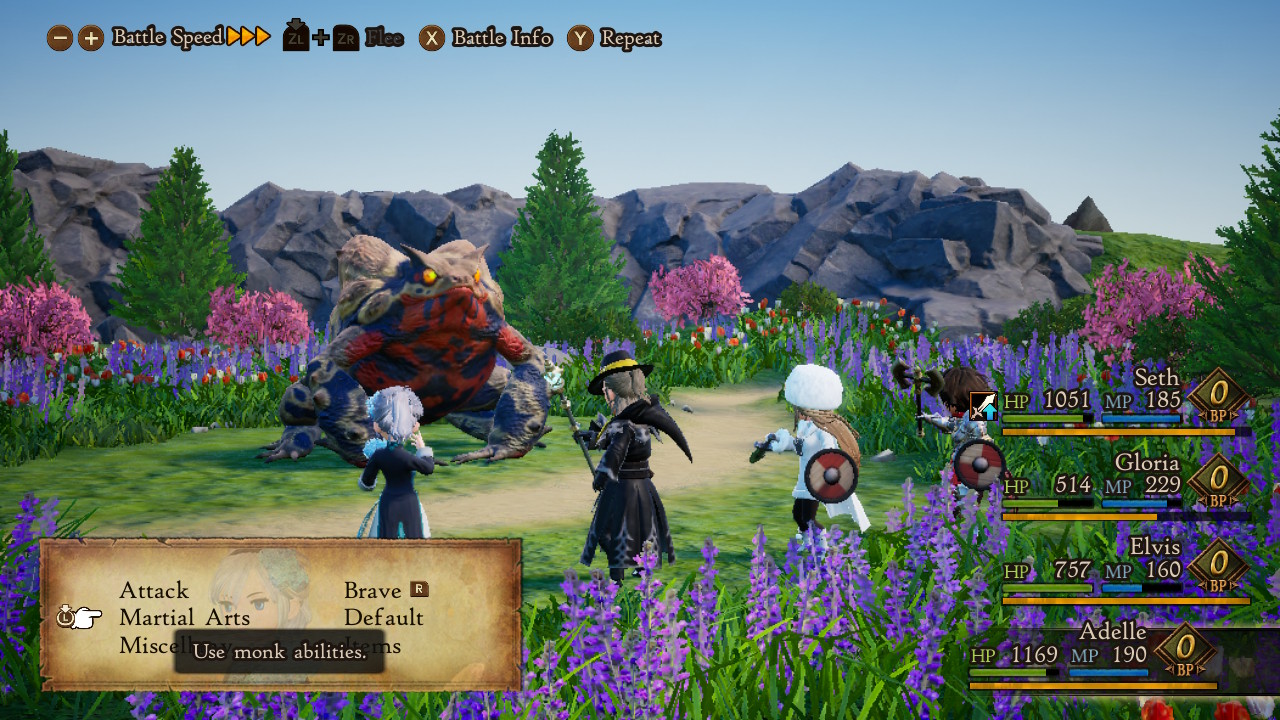Click the triple-arrow Battle Speed indicator
The height and width of the screenshot is (720, 1280).
(247, 36)
